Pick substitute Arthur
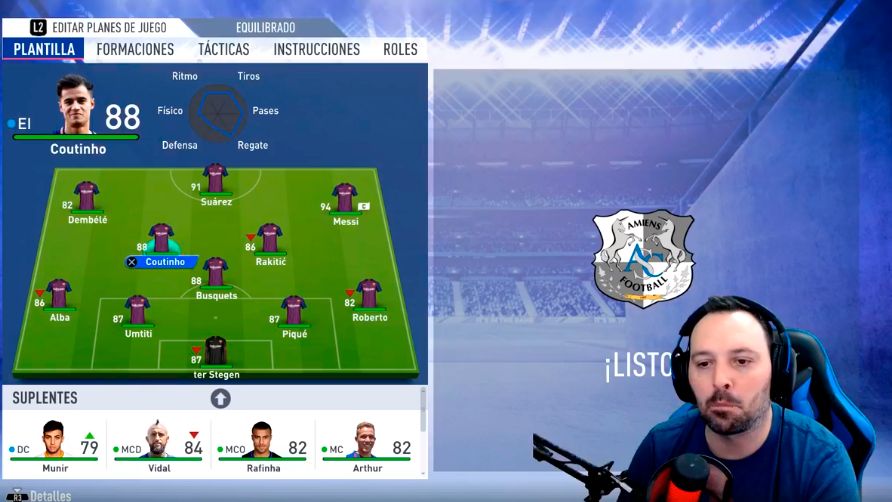The image size is (892, 502). pyautogui.click(x=366, y=445)
